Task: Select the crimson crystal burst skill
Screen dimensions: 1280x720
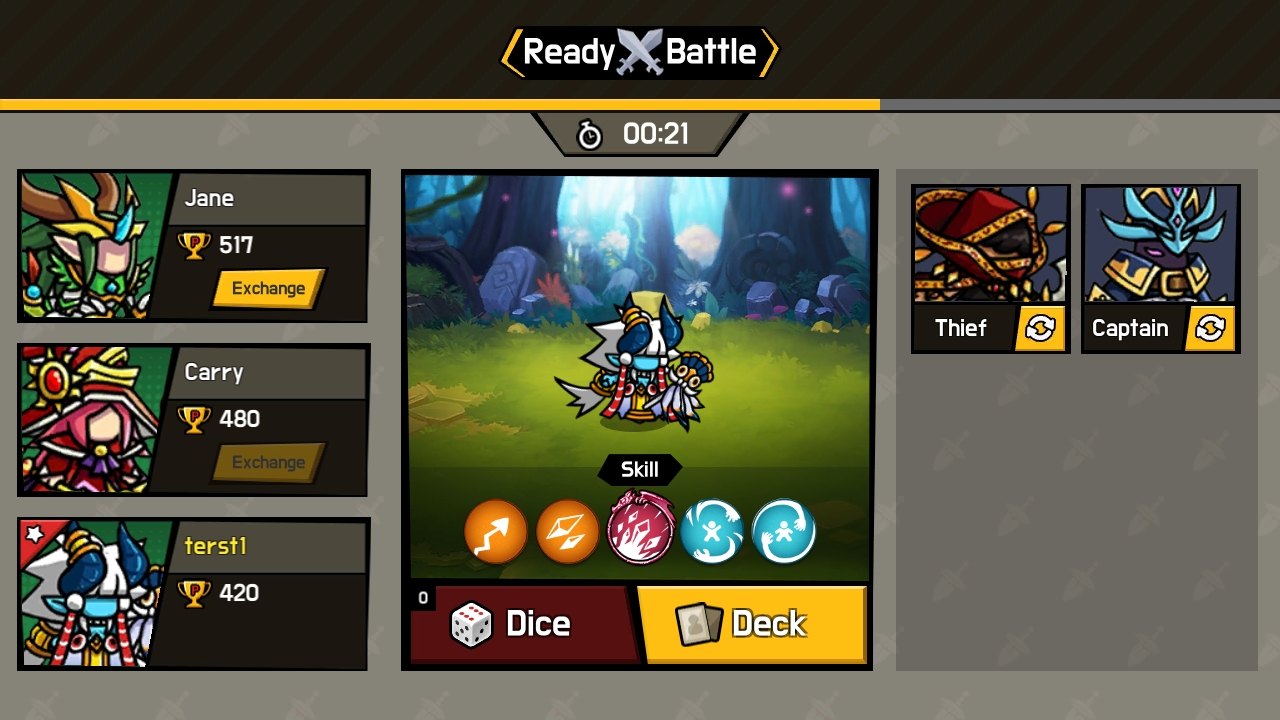Action: click(x=641, y=529)
